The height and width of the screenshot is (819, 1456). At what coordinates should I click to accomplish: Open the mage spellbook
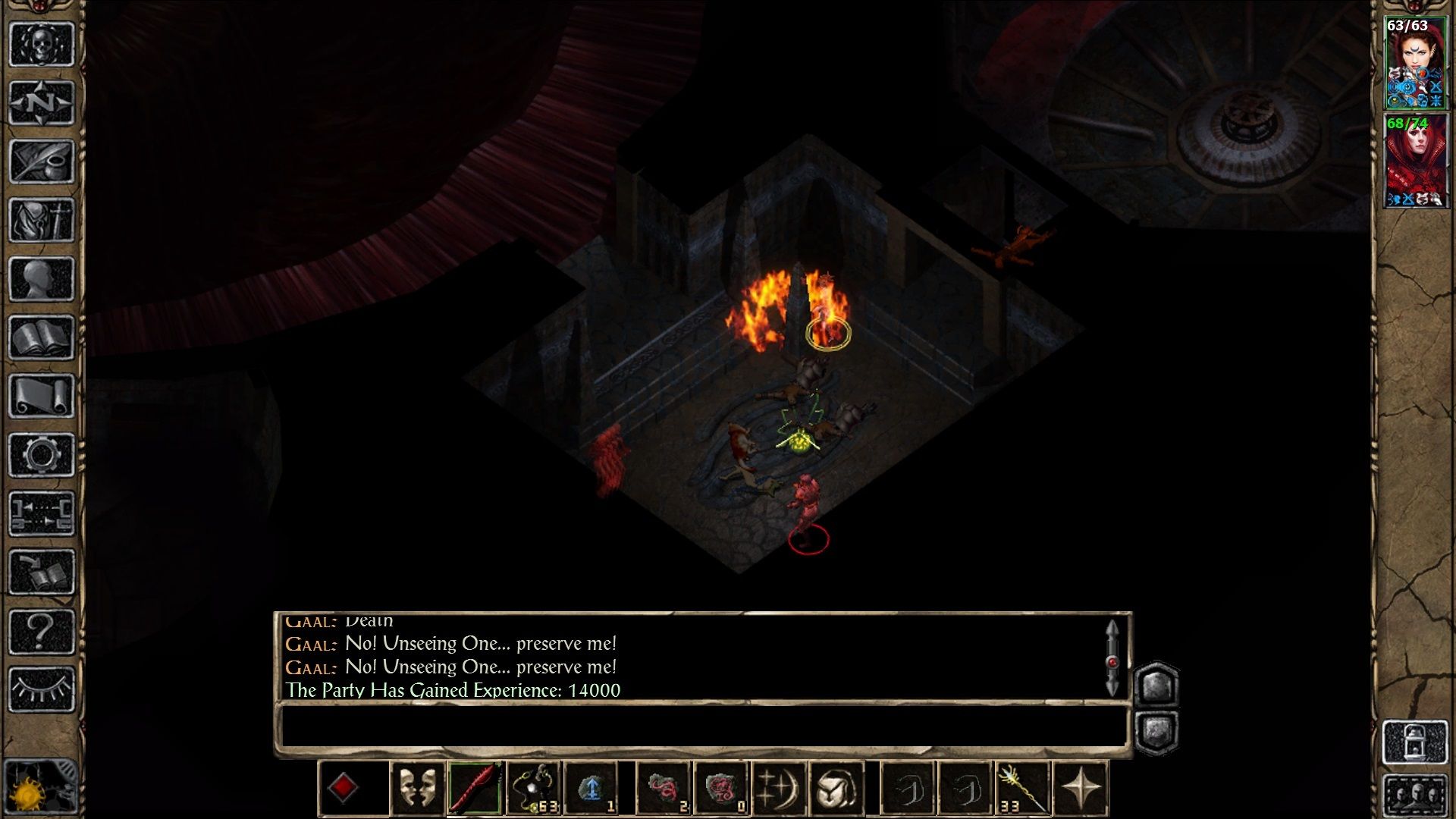pos(42,337)
